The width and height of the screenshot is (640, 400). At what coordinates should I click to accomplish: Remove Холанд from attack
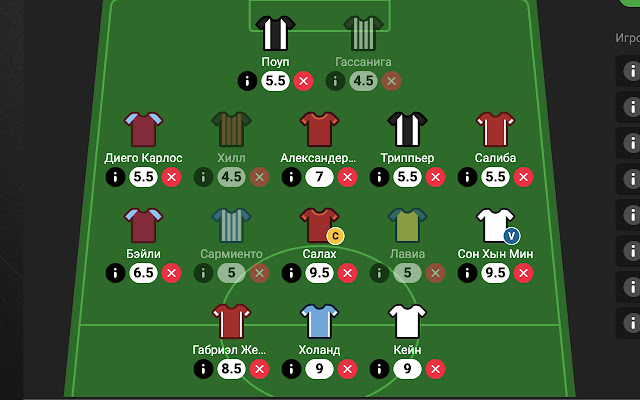pyautogui.click(x=347, y=369)
